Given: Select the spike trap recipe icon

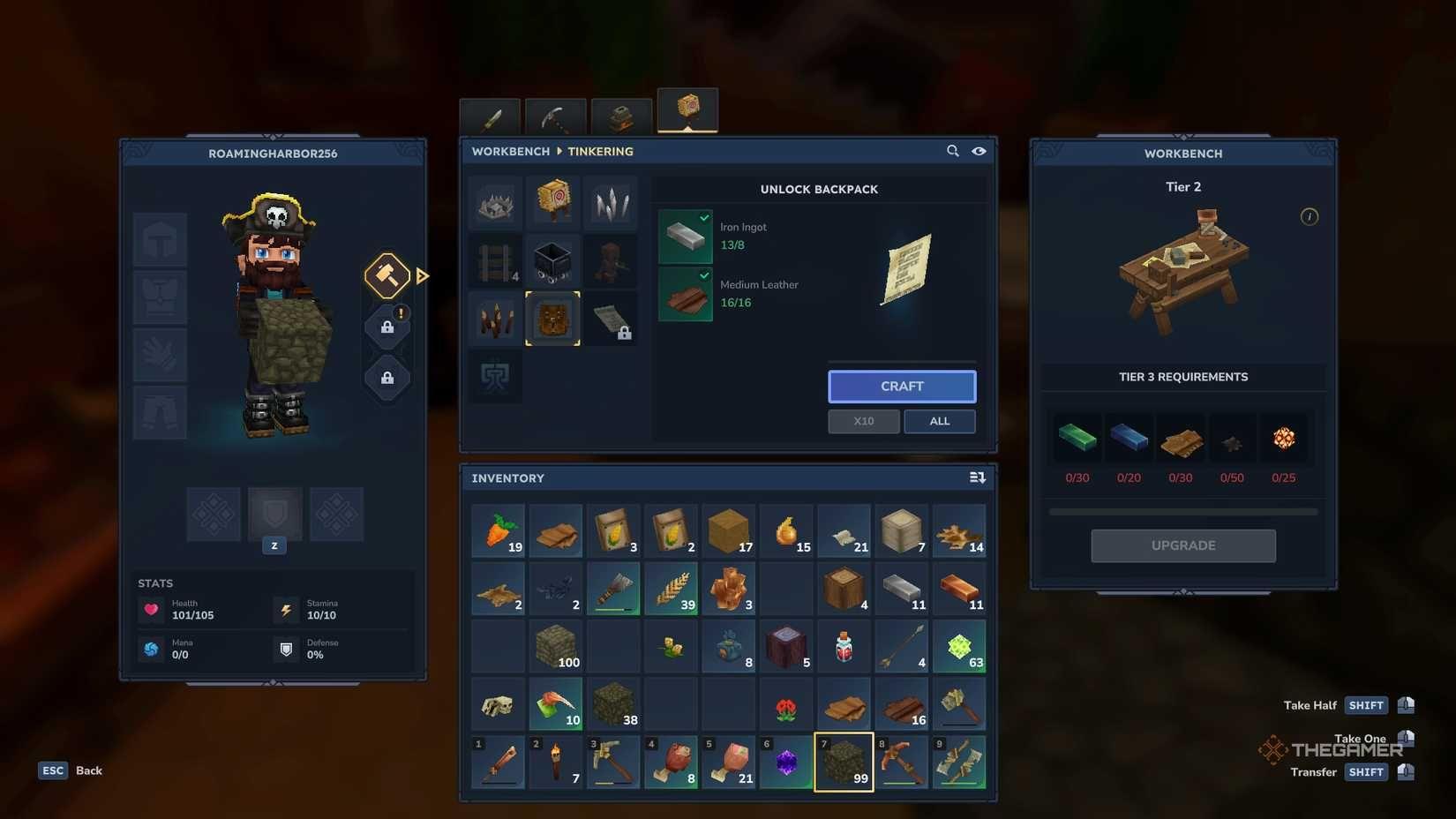Looking at the screenshot, I should pyautogui.click(x=494, y=202).
